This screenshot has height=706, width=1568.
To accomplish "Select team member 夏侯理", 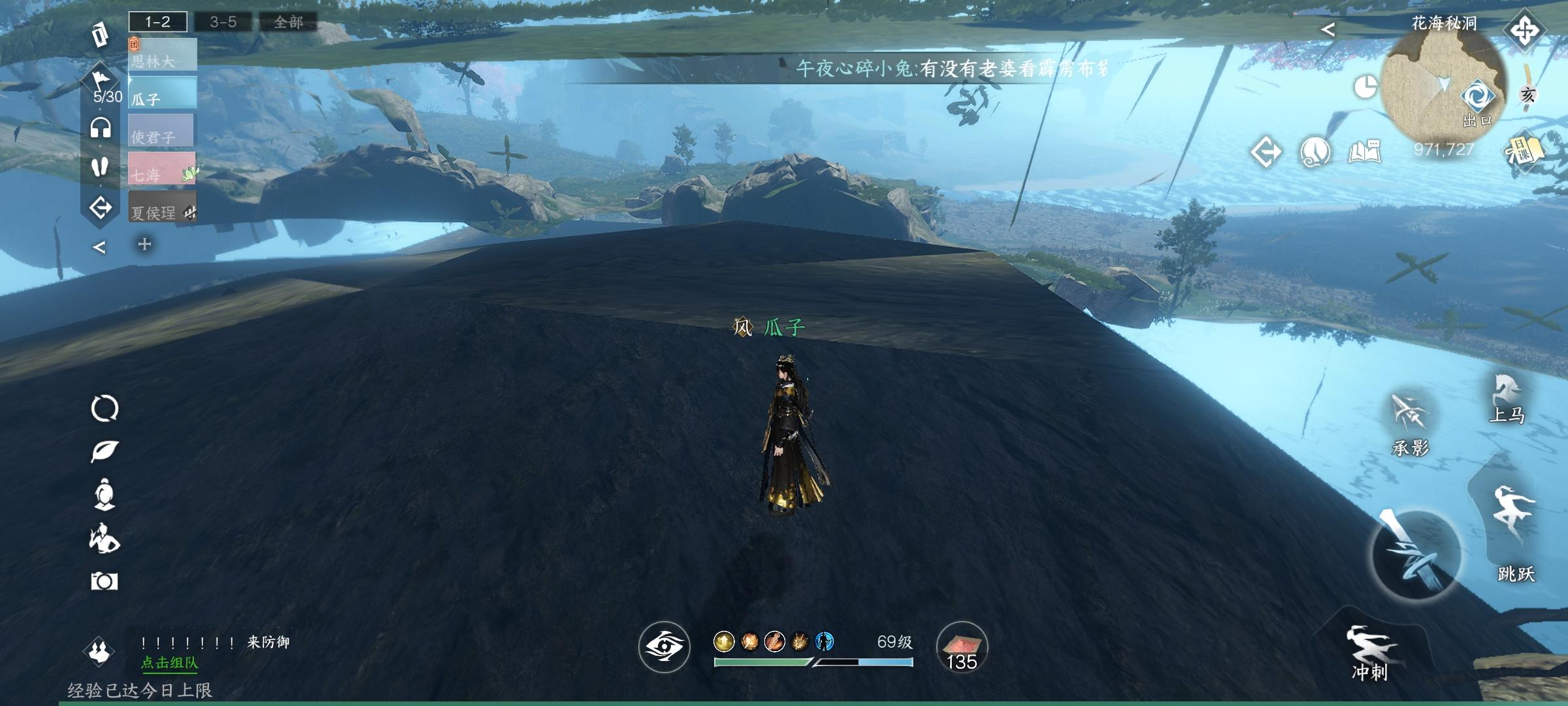I will (161, 207).
